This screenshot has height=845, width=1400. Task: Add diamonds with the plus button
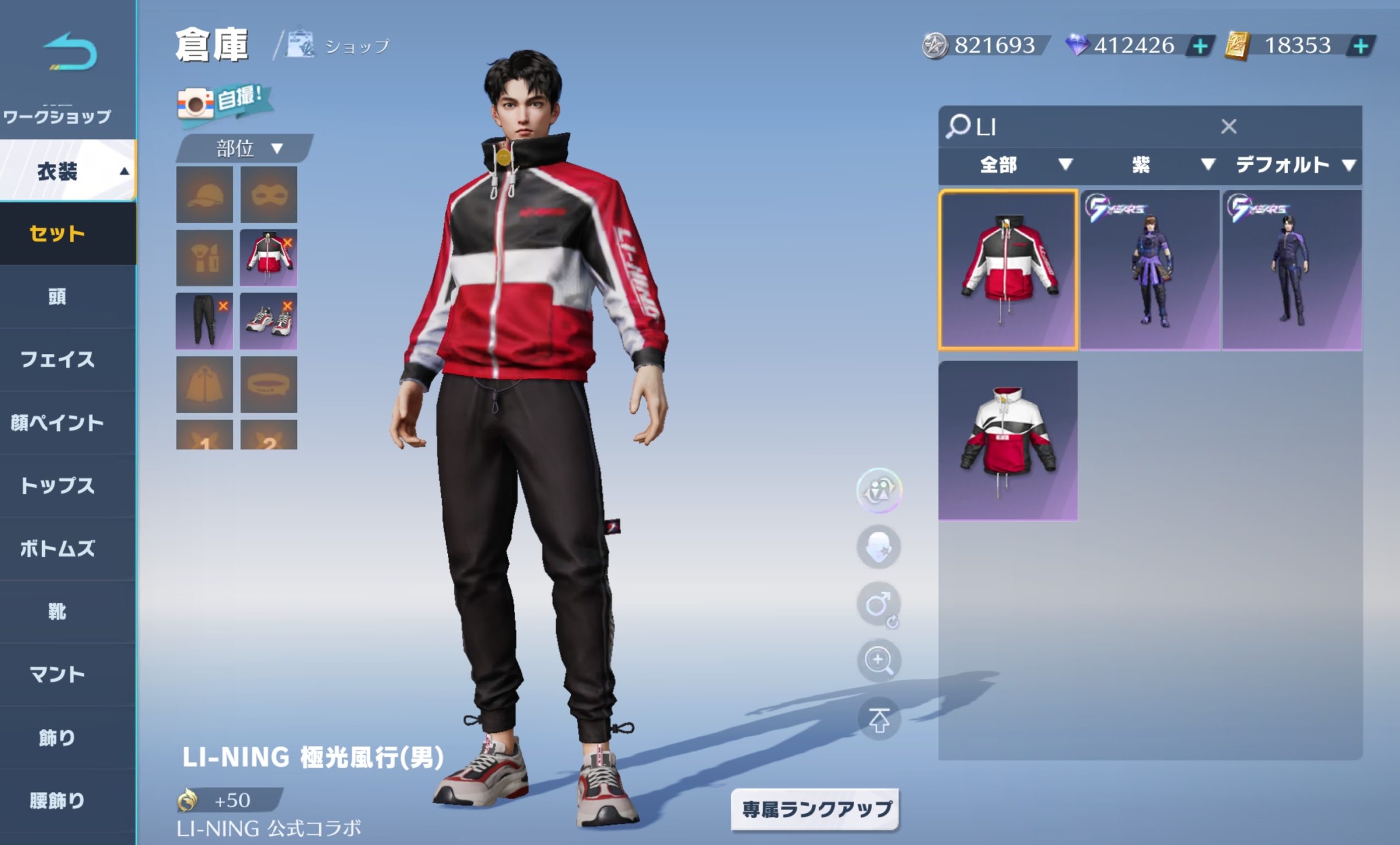click(x=1199, y=45)
